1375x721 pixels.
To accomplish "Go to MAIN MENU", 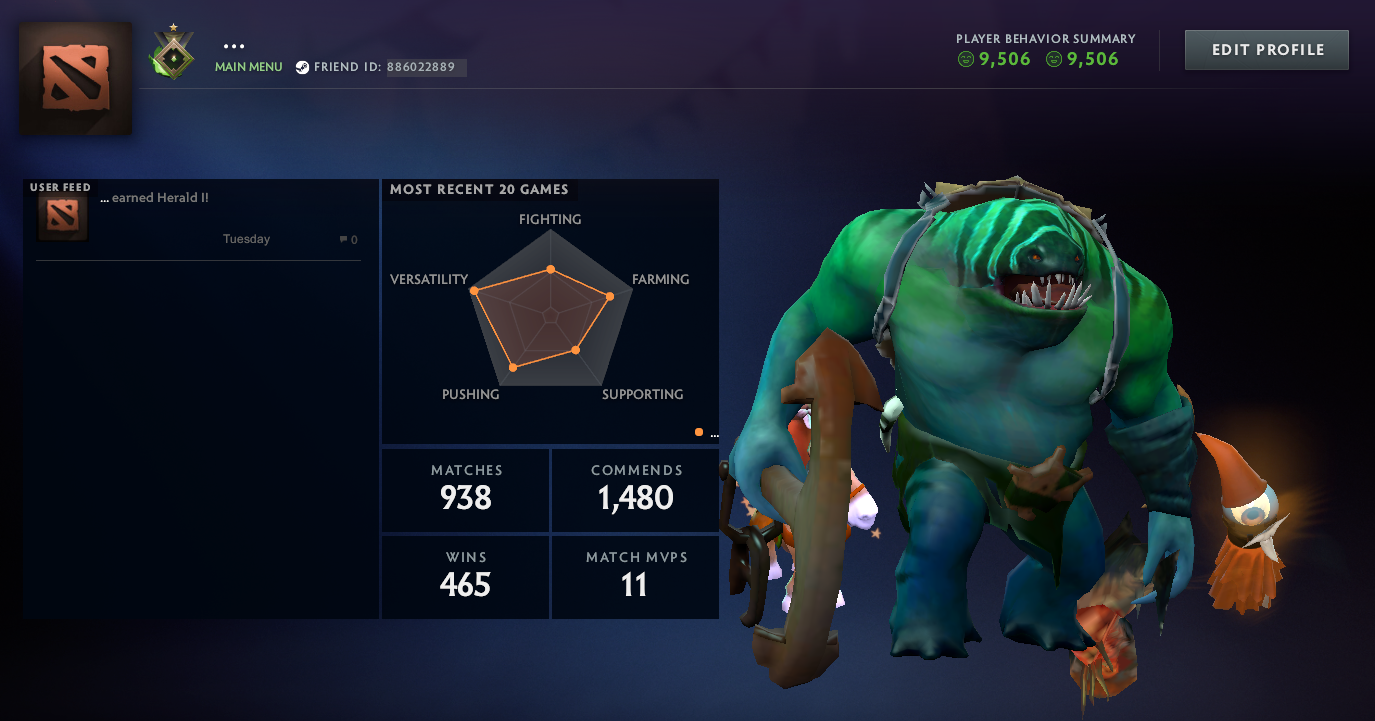I will [x=247, y=67].
